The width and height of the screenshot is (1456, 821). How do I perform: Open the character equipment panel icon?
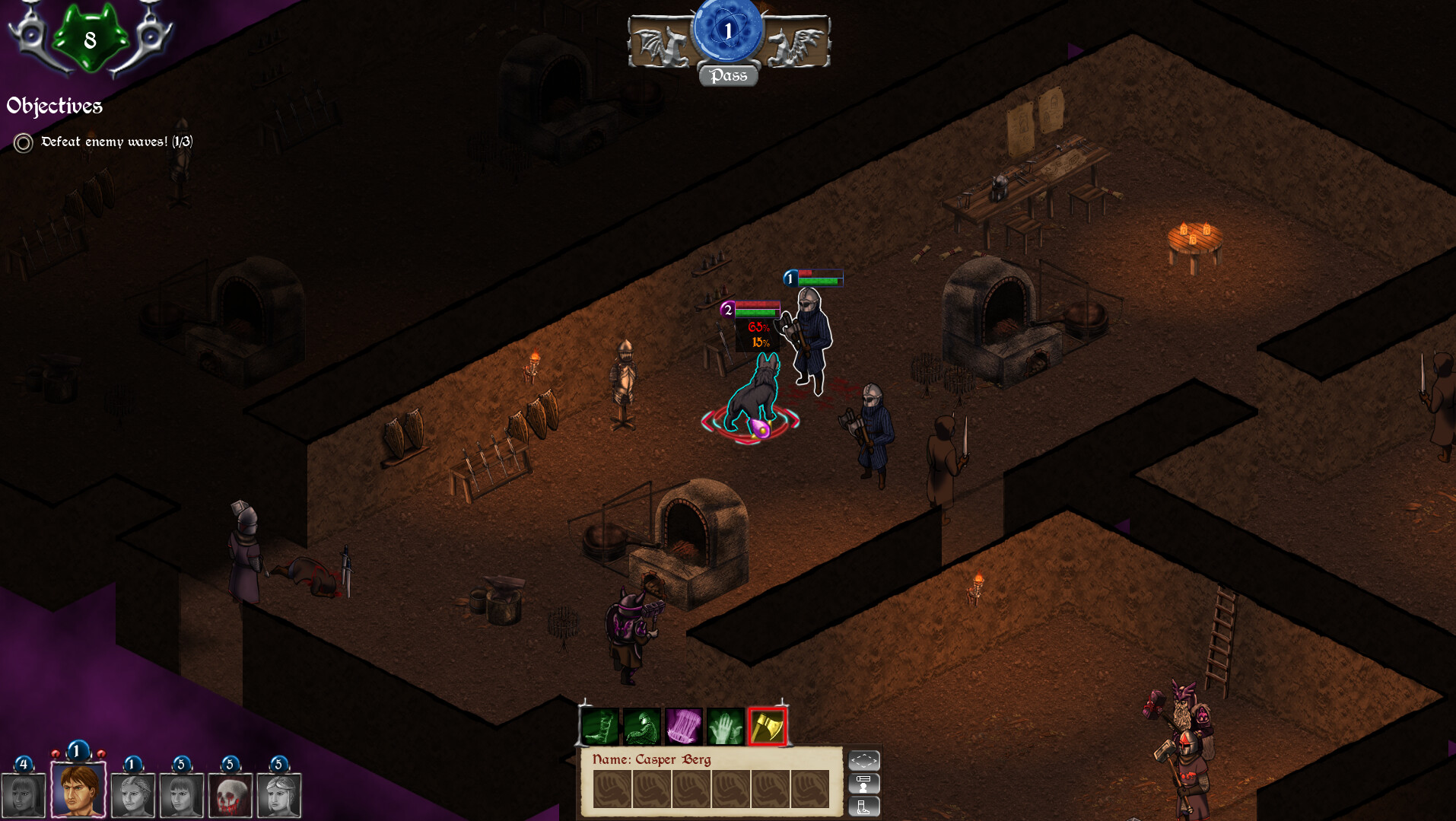(864, 784)
